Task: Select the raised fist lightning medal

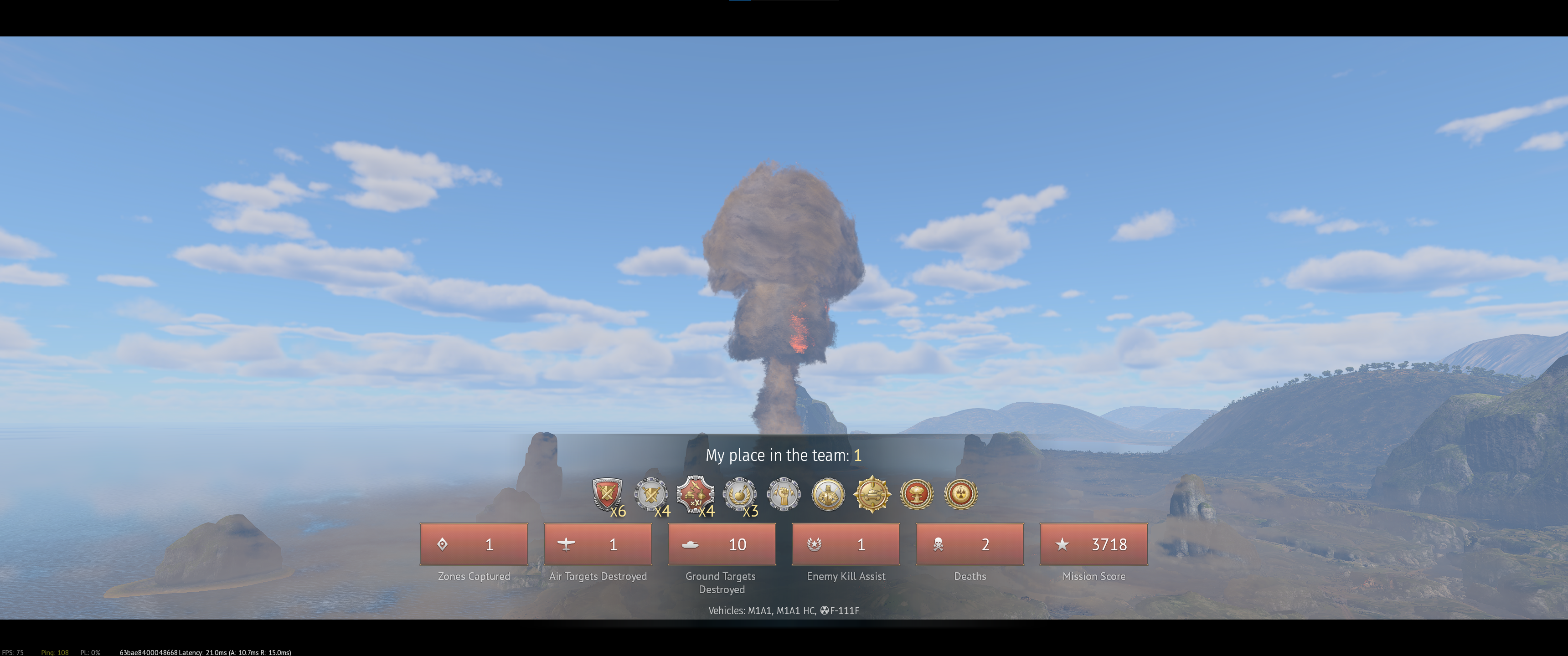Action: (784, 493)
